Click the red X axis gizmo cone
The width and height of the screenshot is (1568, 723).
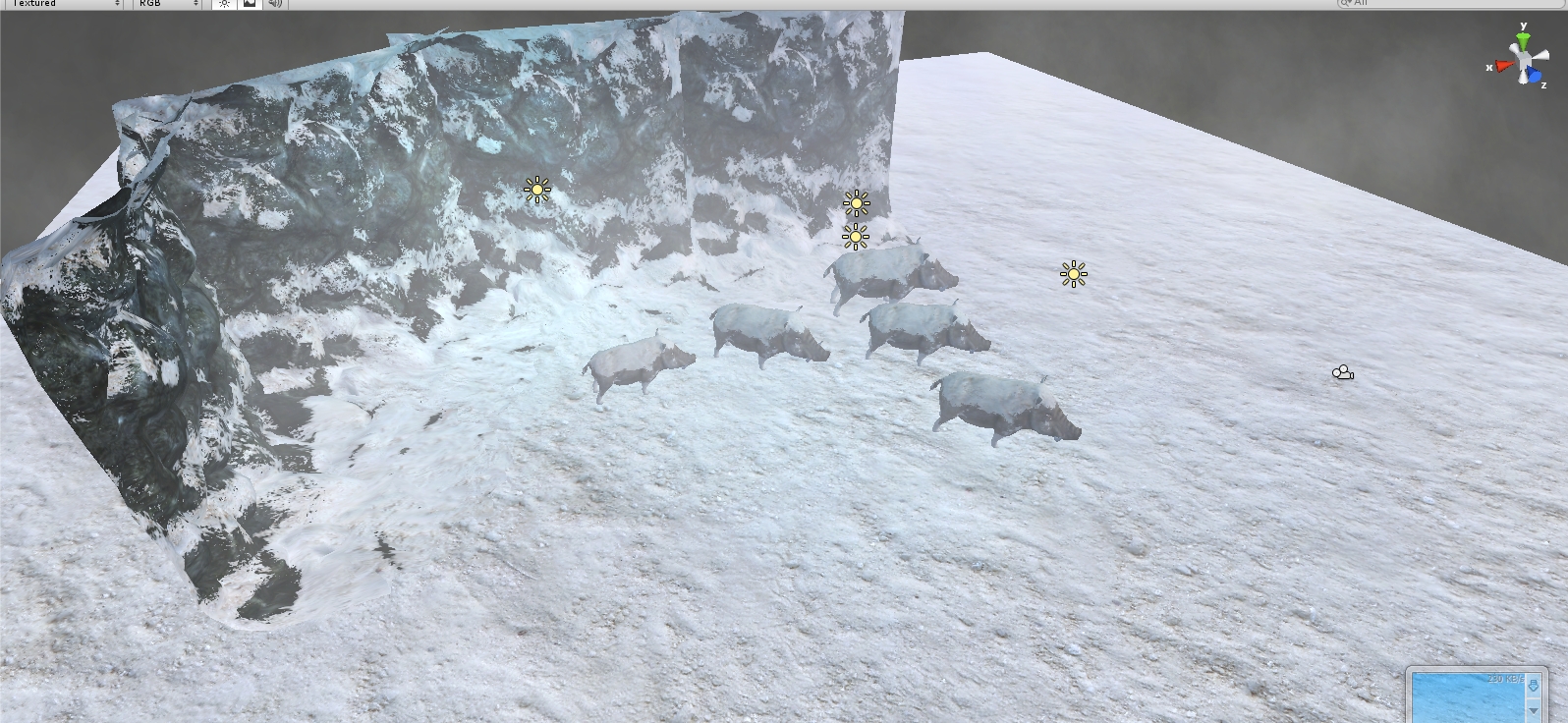tap(1503, 66)
